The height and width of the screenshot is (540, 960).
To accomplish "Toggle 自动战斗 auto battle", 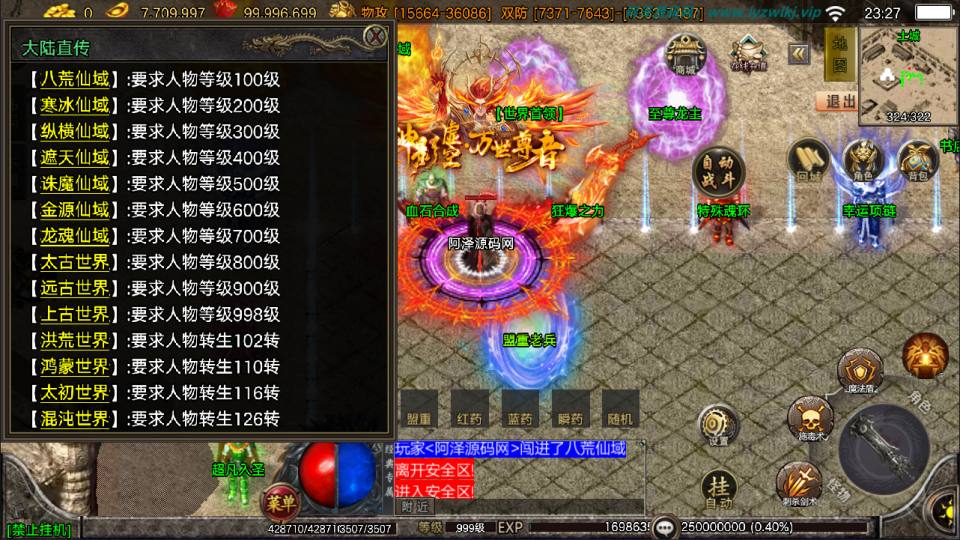I will coord(717,173).
